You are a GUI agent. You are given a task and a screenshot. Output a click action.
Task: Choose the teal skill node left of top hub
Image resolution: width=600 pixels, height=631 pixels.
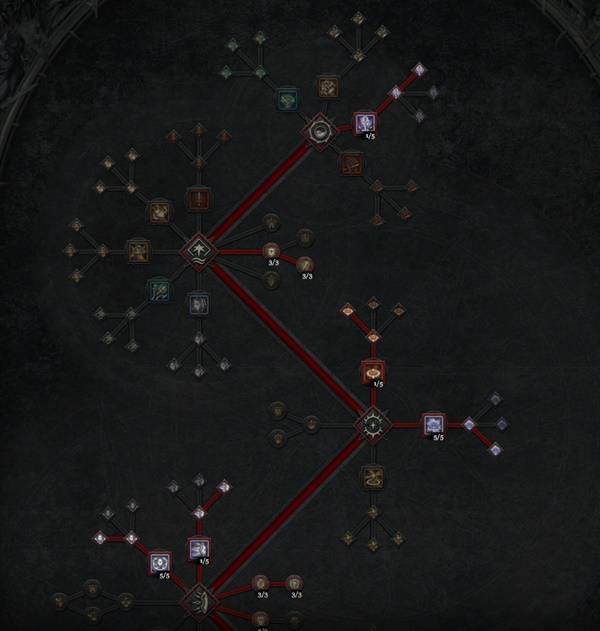(x=287, y=99)
